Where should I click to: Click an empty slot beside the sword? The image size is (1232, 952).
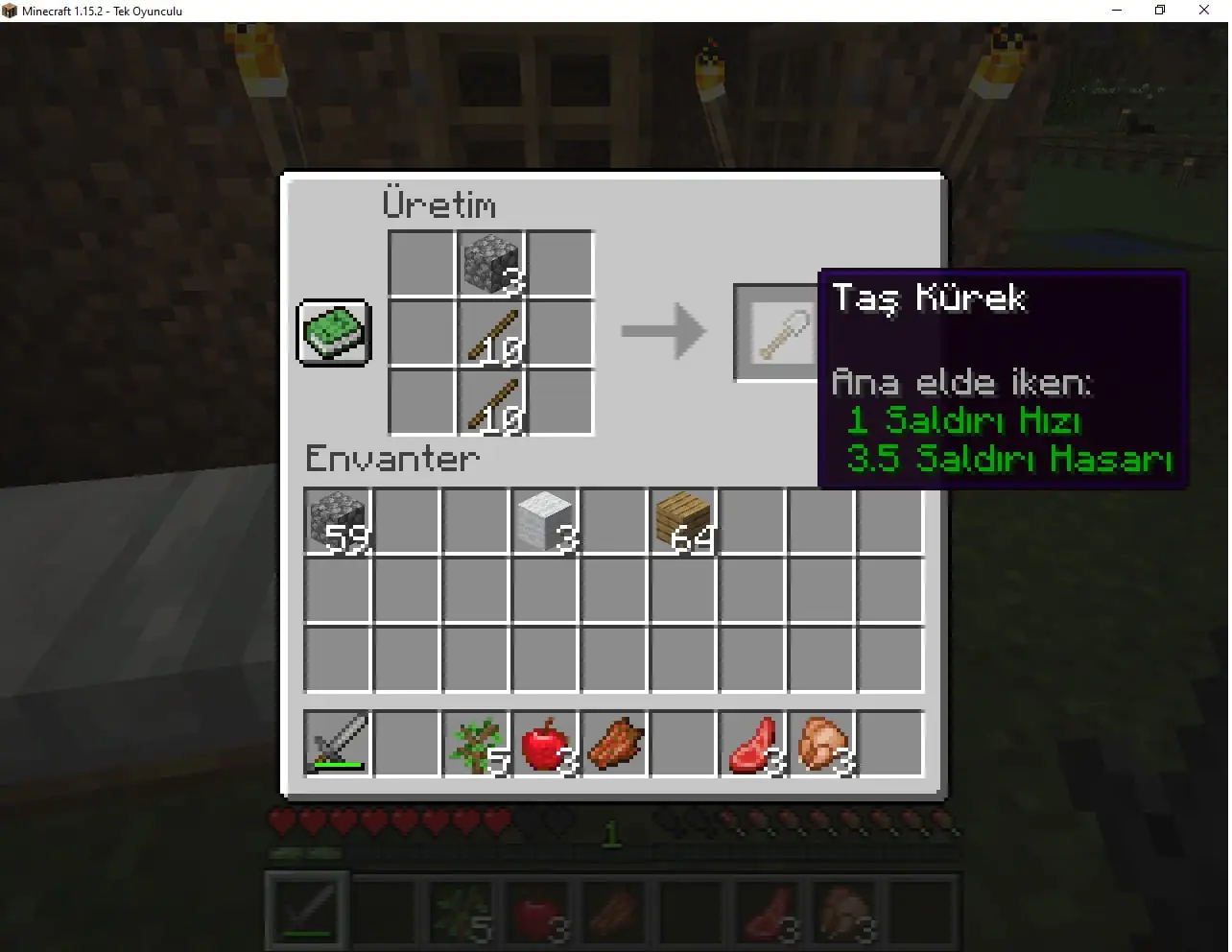[x=405, y=744]
